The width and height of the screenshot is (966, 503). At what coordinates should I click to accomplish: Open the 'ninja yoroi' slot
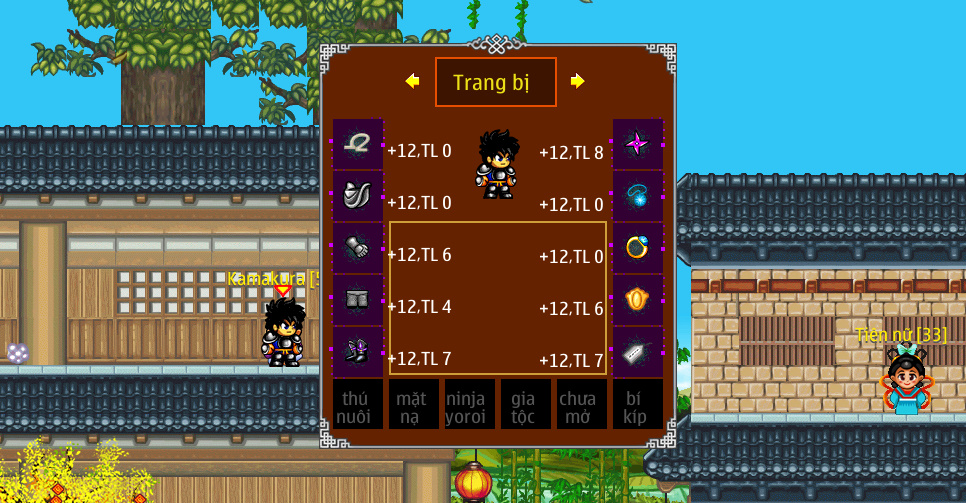point(469,404)
